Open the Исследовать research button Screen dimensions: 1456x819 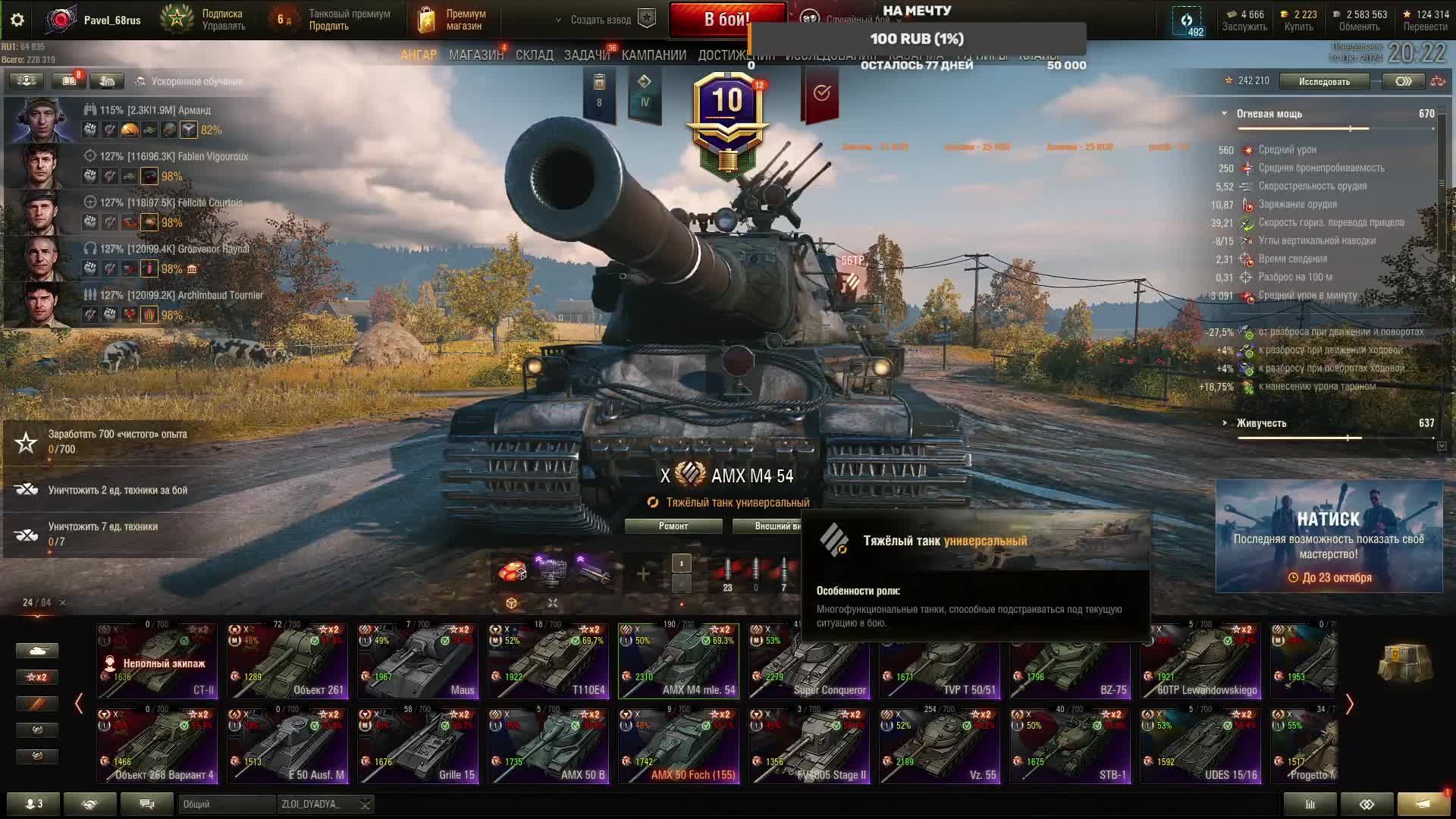pos(1324,81)
